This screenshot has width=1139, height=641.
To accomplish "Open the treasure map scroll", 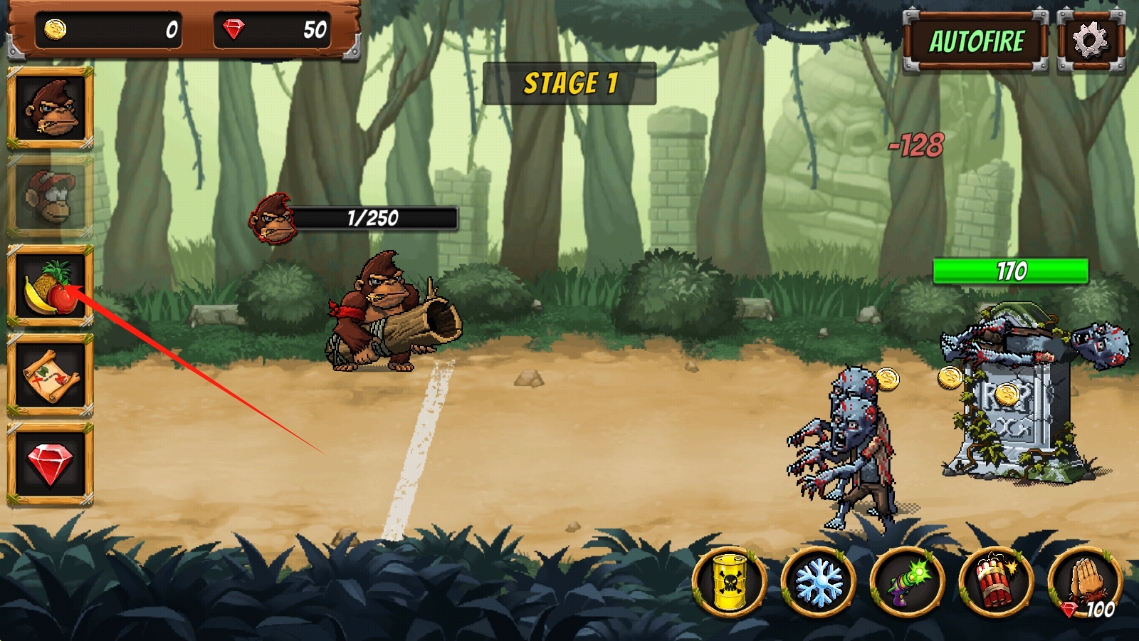I will tap(50, 375).
